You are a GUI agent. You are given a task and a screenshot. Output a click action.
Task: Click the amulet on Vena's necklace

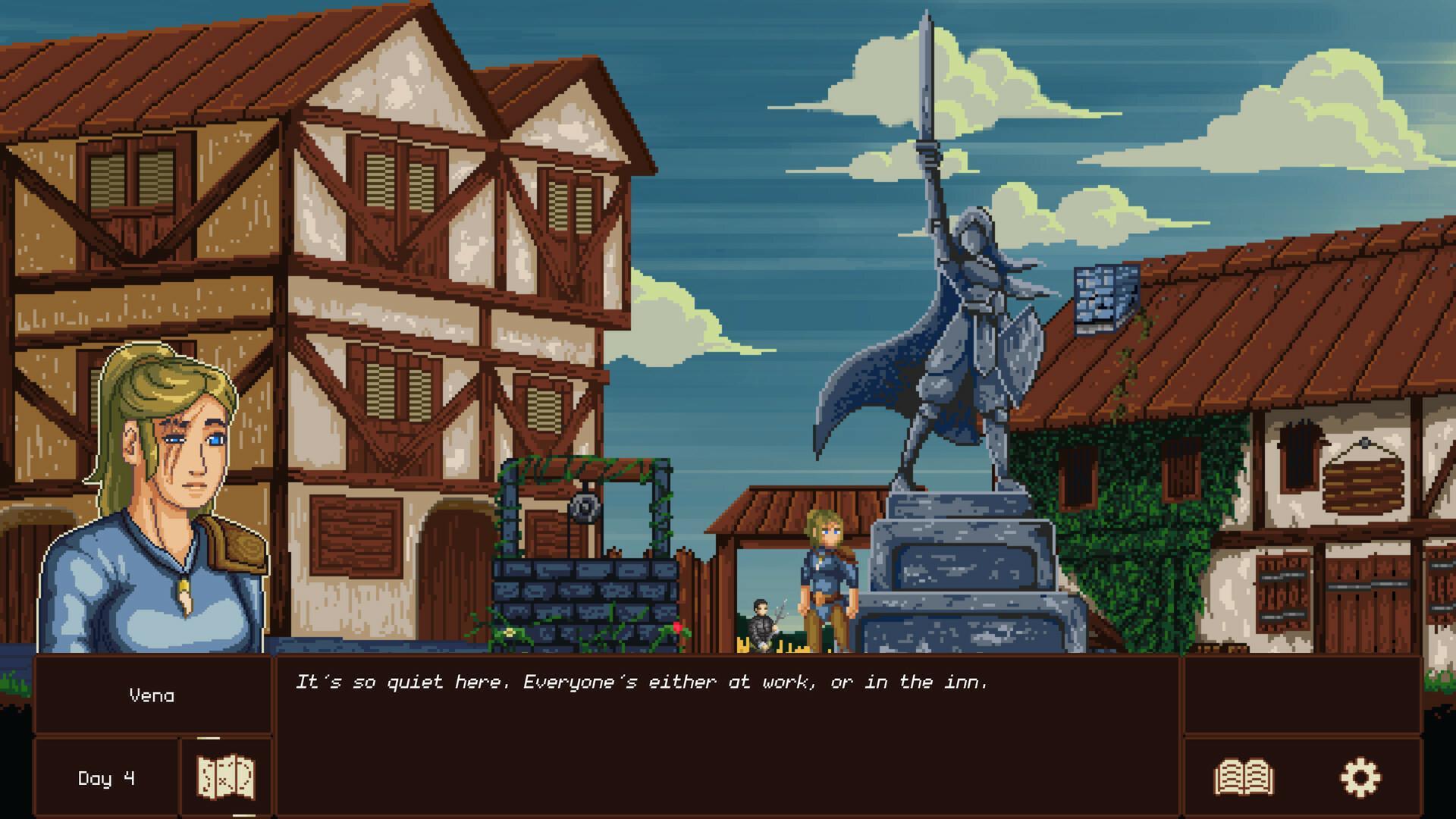click(x=184, y=595)
